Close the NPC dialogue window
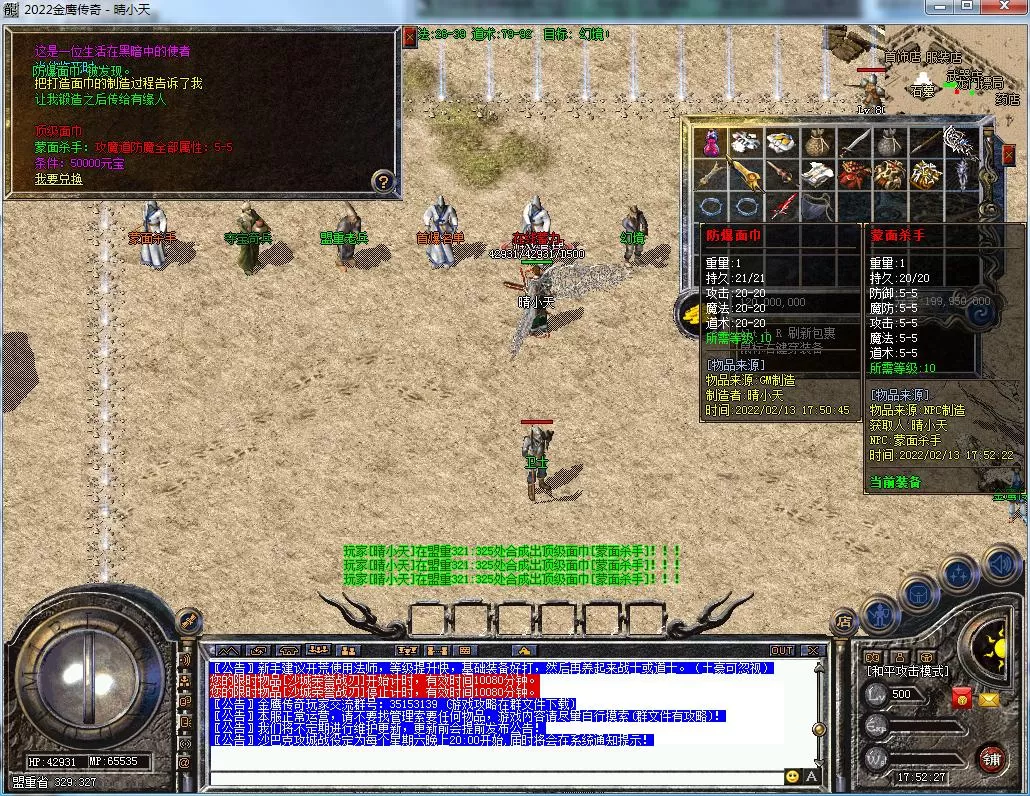1030x796 pixels. click(410, 37)
